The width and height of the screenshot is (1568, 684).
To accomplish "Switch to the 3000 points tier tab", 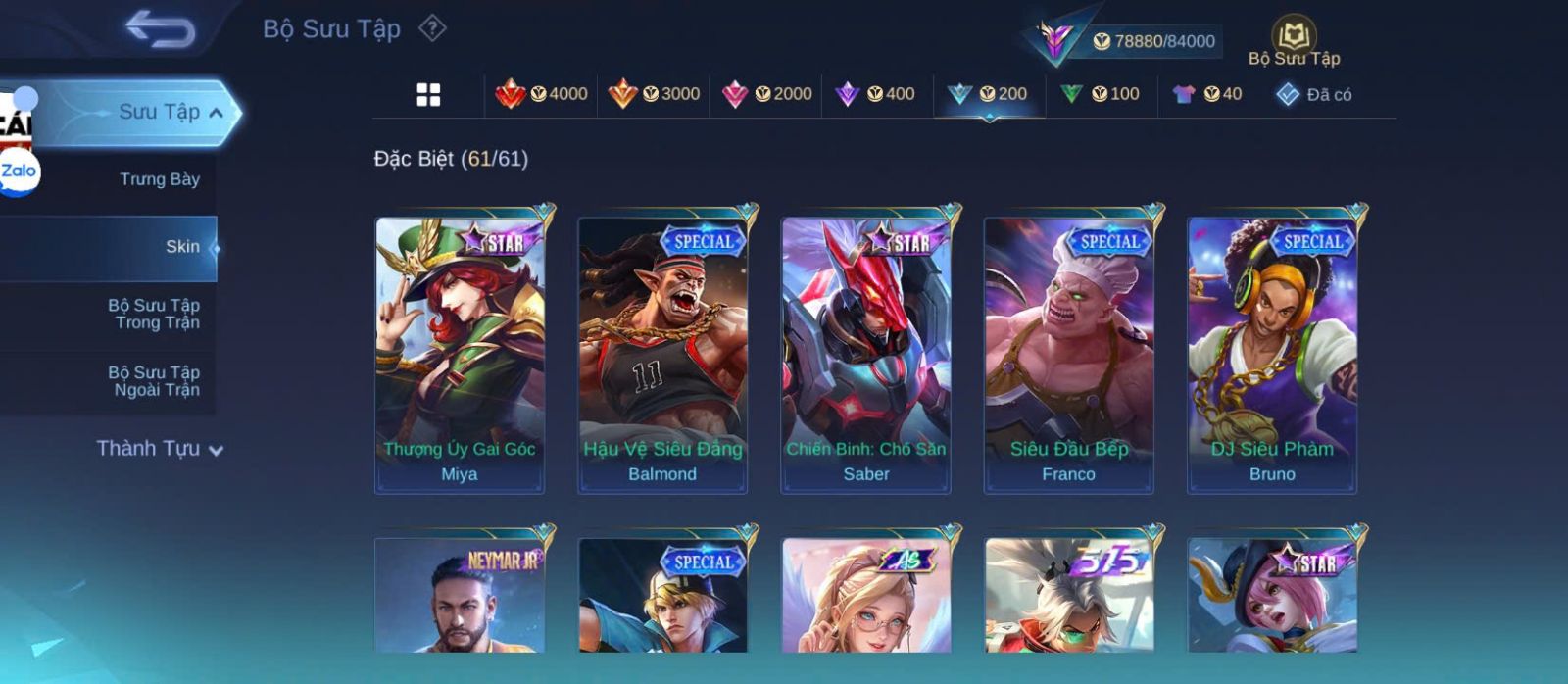I will (x=654, y=94).
